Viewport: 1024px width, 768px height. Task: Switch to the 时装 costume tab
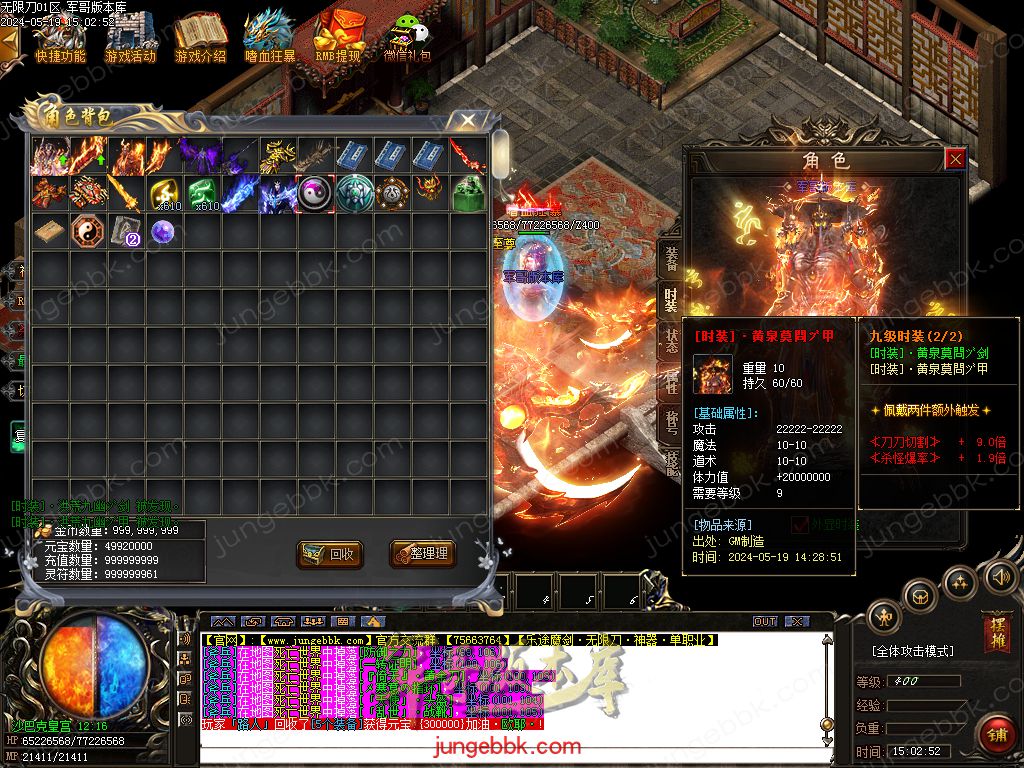[671, 300]
